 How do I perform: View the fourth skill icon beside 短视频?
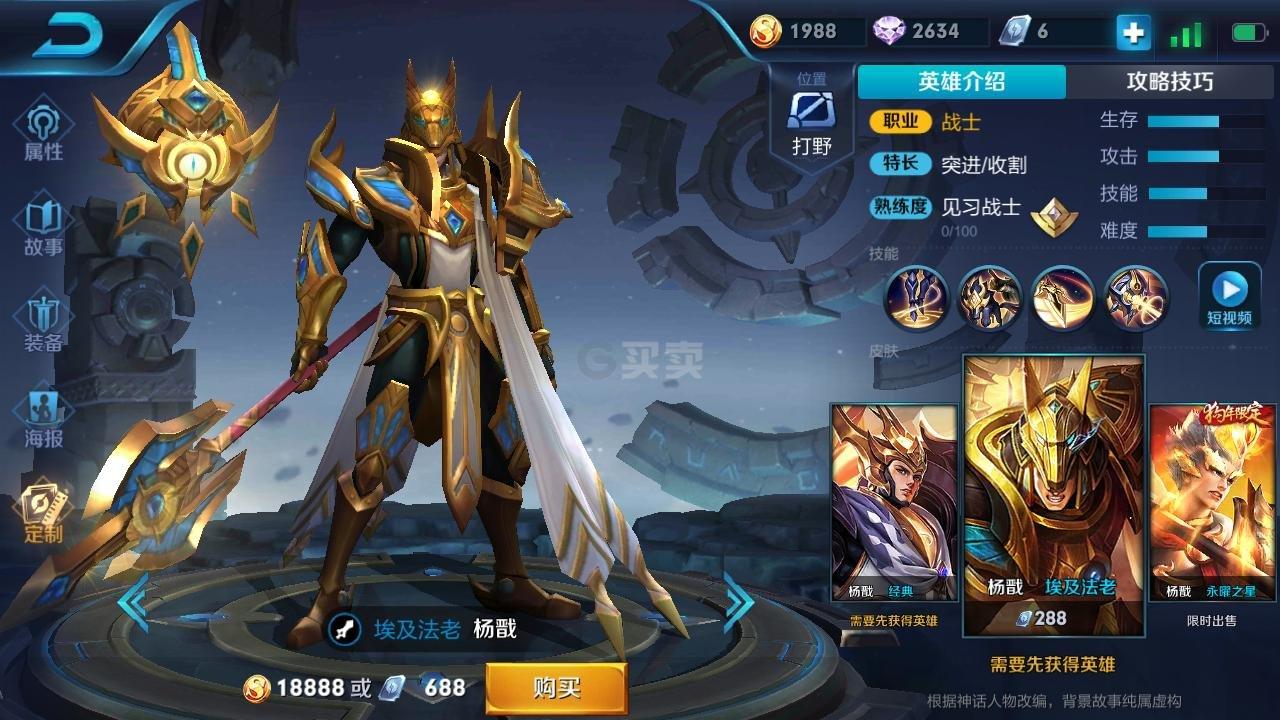[1136, 298]
